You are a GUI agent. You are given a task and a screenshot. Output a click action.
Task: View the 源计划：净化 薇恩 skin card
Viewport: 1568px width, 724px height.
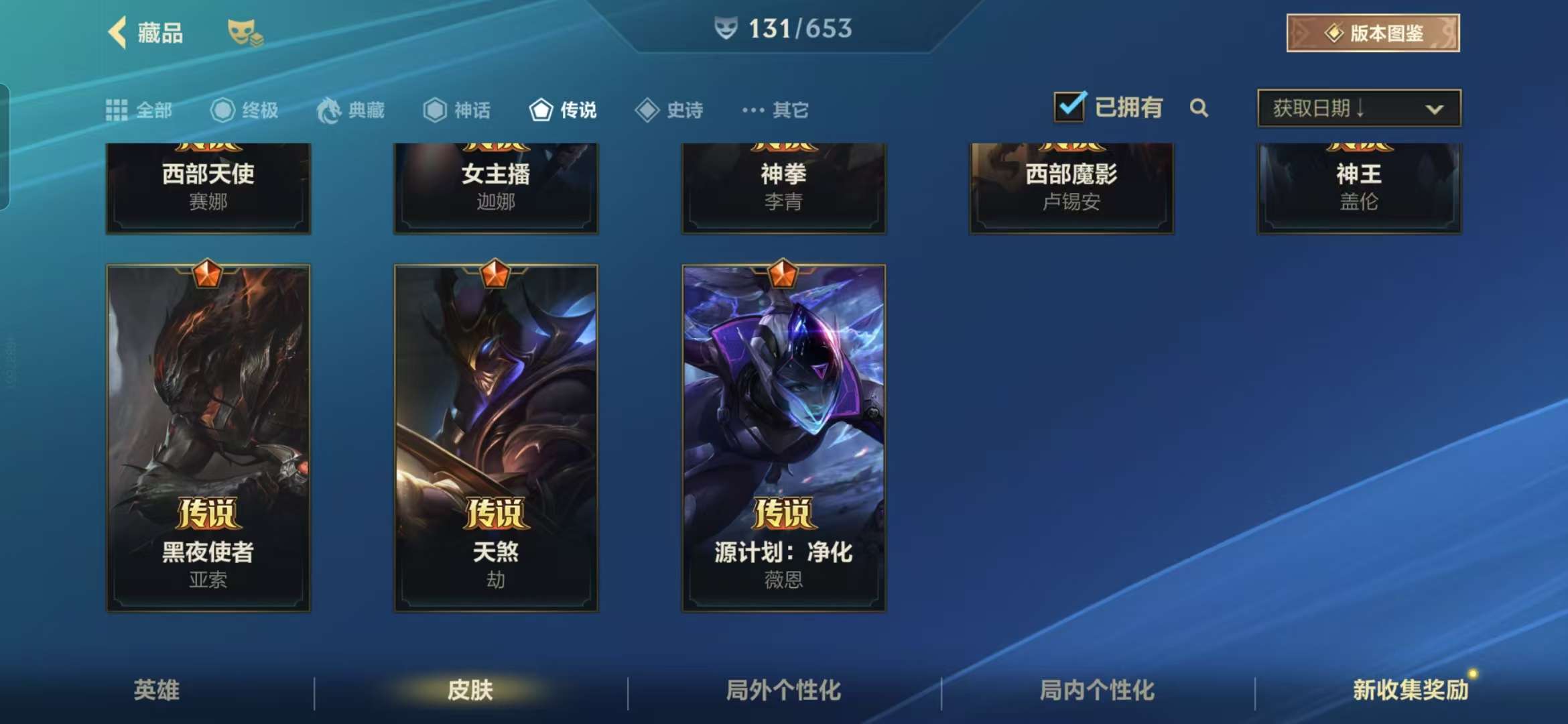[783, 437]
